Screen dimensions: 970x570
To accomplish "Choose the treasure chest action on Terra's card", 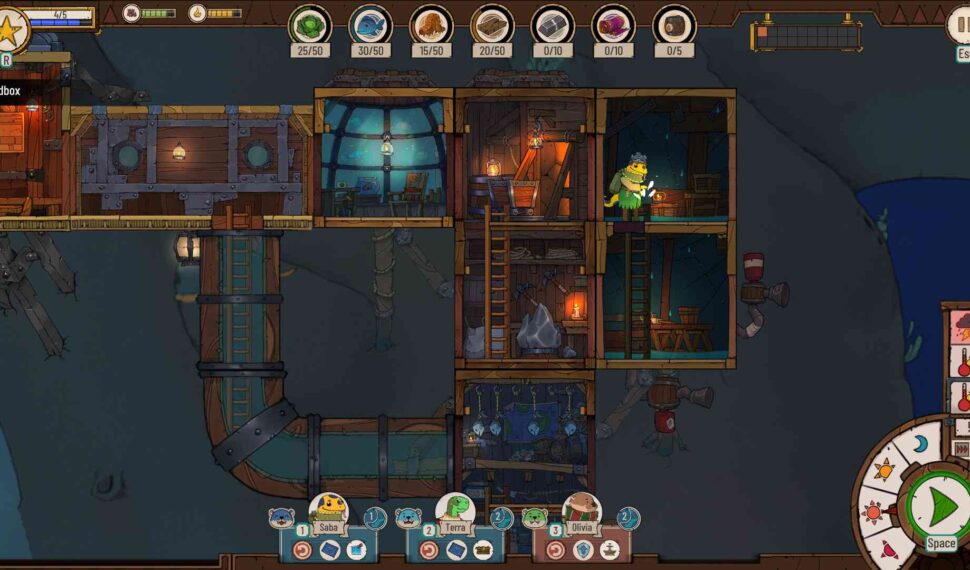I will point(482,549).
